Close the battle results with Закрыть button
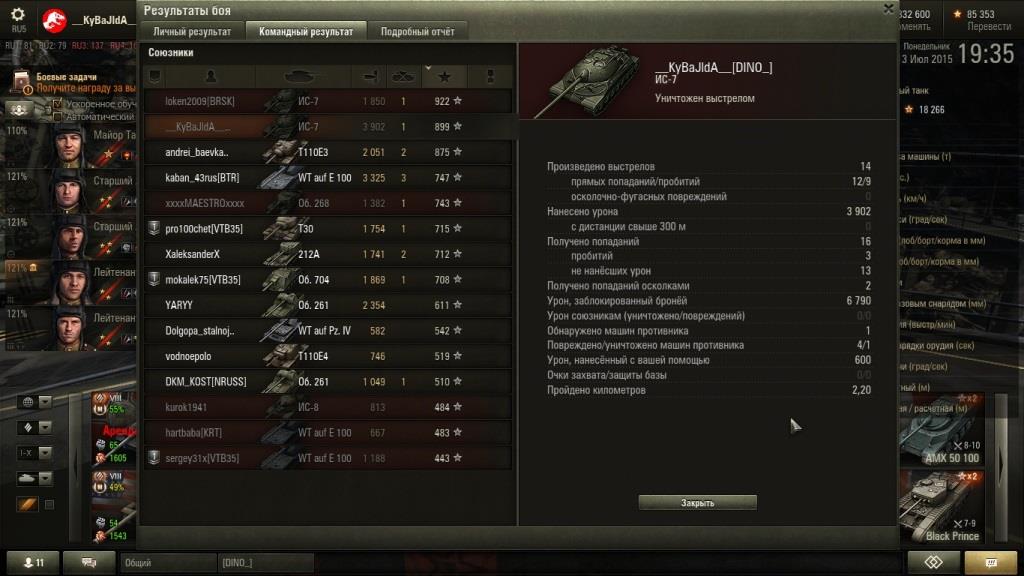This screenshot has height=576, width=1024. pyautogui.click(x=697, y=502)
